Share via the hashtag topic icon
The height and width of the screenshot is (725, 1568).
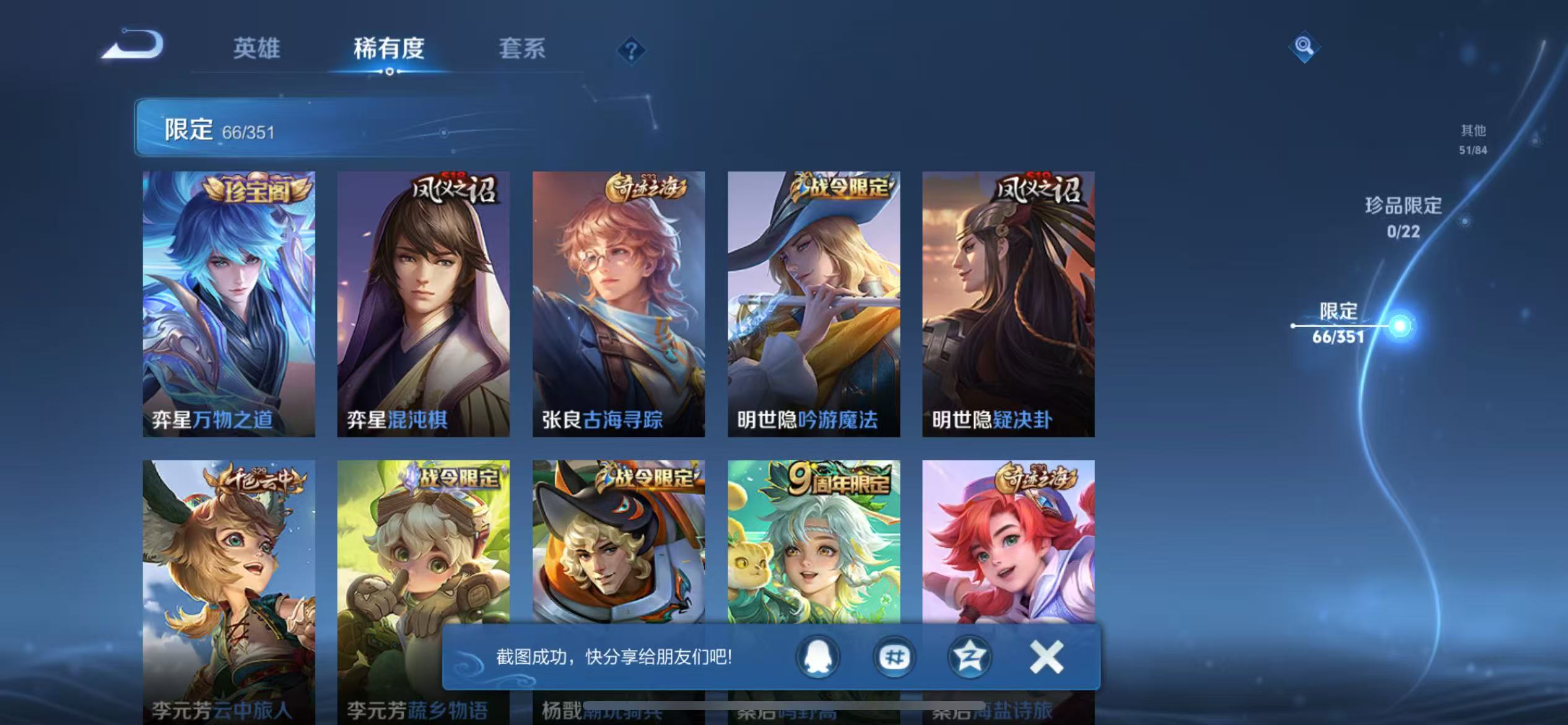pyautogui.click(x=894, y=659)
